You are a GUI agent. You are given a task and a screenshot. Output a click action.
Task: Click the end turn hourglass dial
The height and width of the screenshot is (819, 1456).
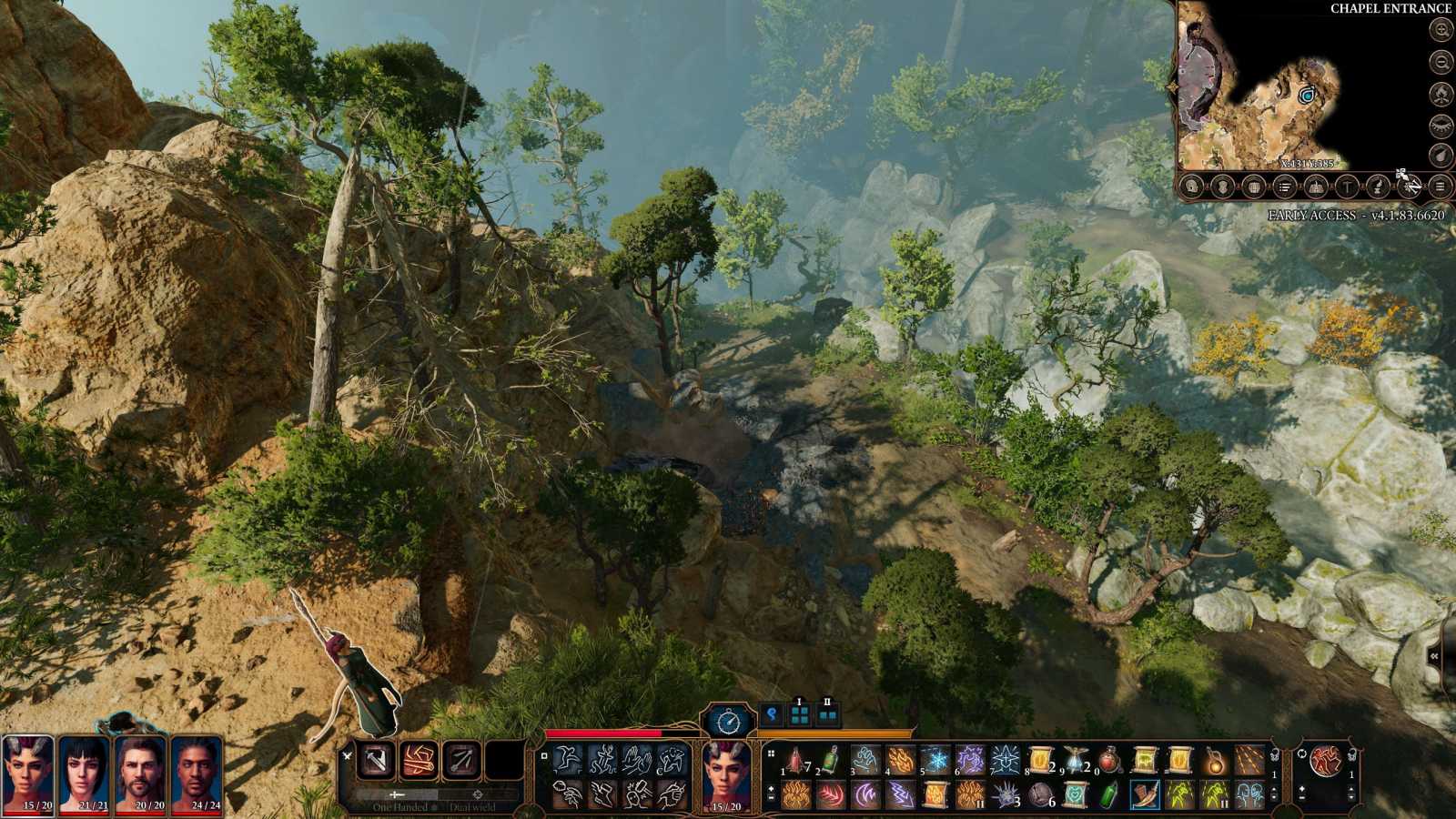pos(730,722)
